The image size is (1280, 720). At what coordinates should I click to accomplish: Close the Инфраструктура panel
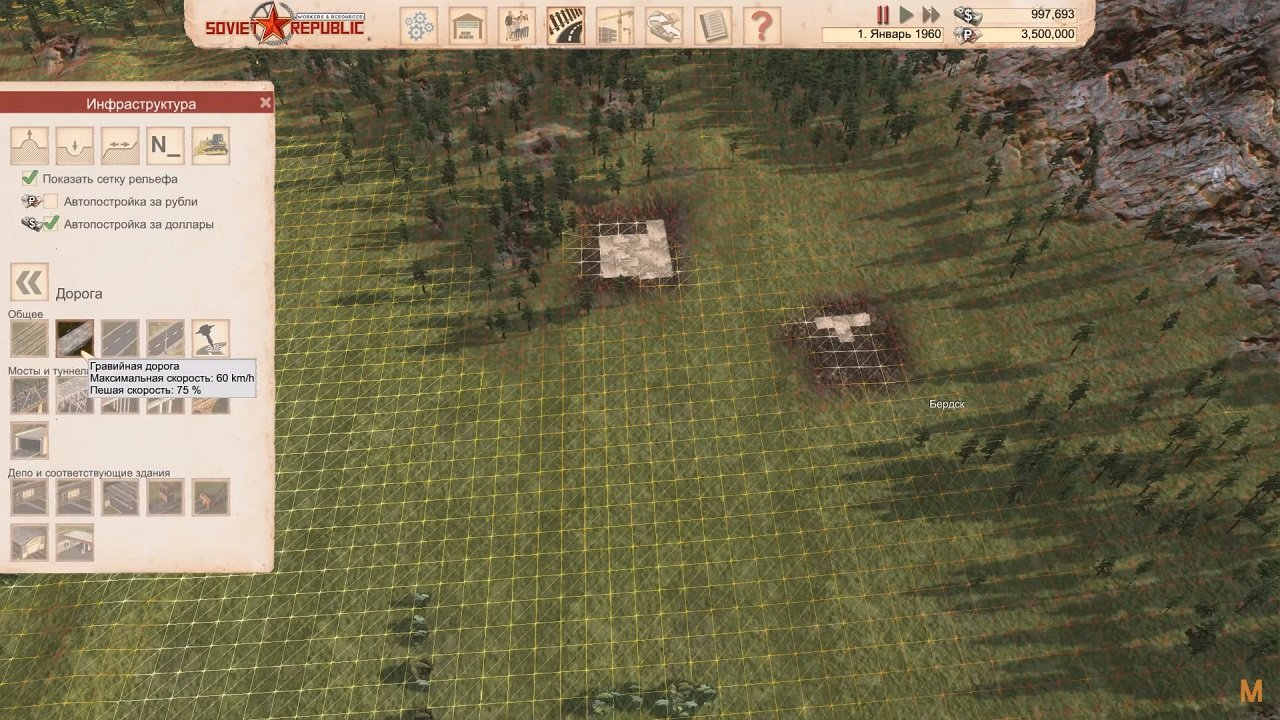point(265,102)
